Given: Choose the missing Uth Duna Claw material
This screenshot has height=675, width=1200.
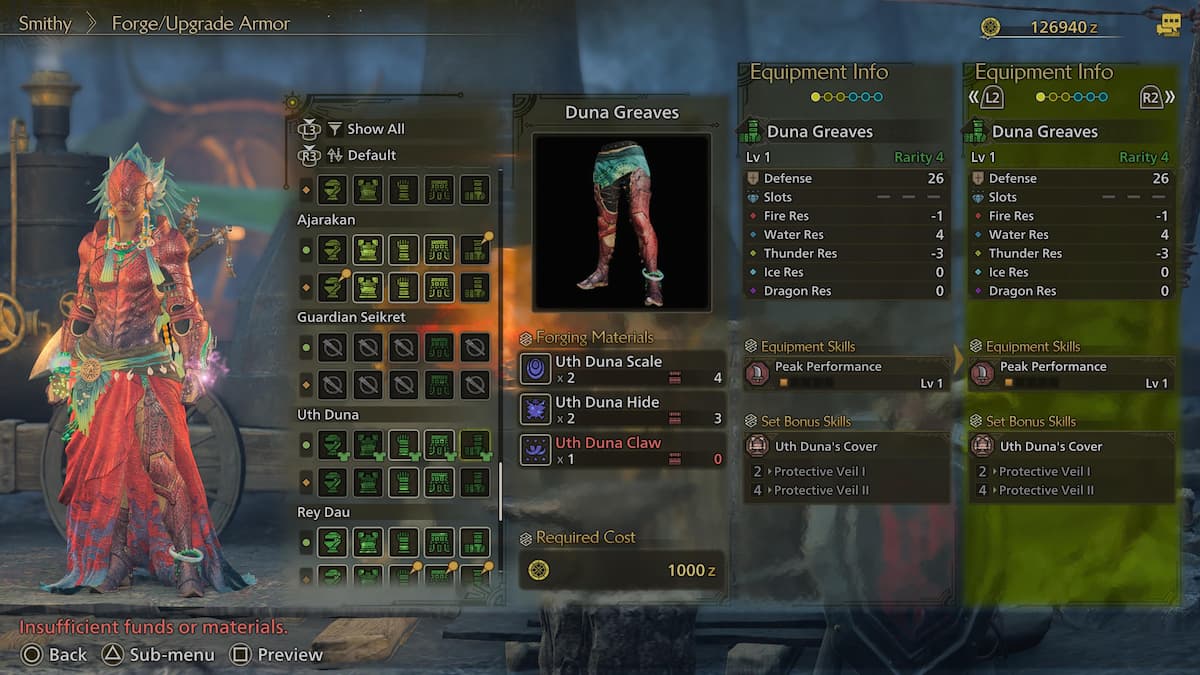Looking at the screenshot, I should [622, 450].
